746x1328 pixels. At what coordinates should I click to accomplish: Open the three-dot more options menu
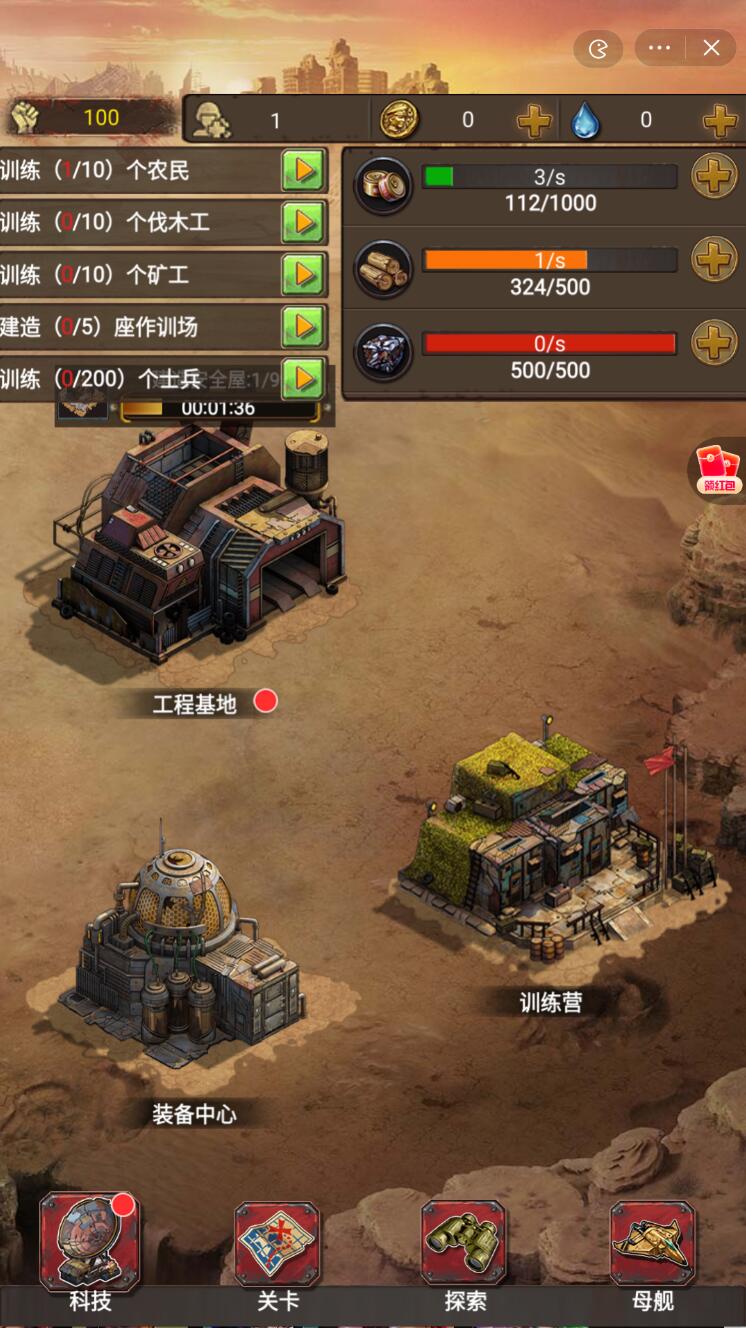pyautogui.click(x=659, y=48)
